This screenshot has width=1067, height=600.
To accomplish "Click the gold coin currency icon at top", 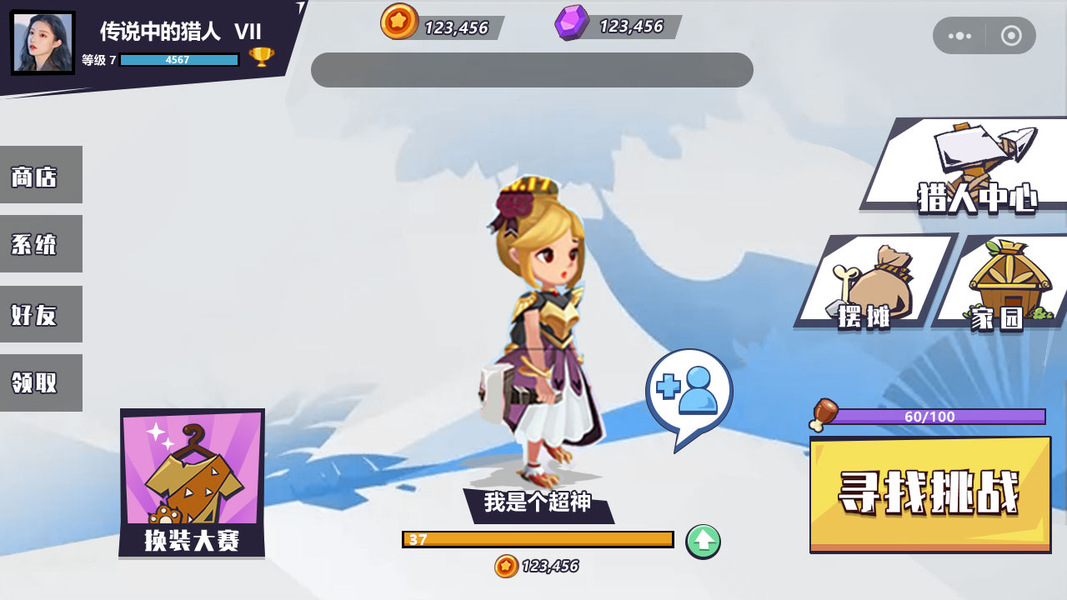I will click(x=399, y=22).
